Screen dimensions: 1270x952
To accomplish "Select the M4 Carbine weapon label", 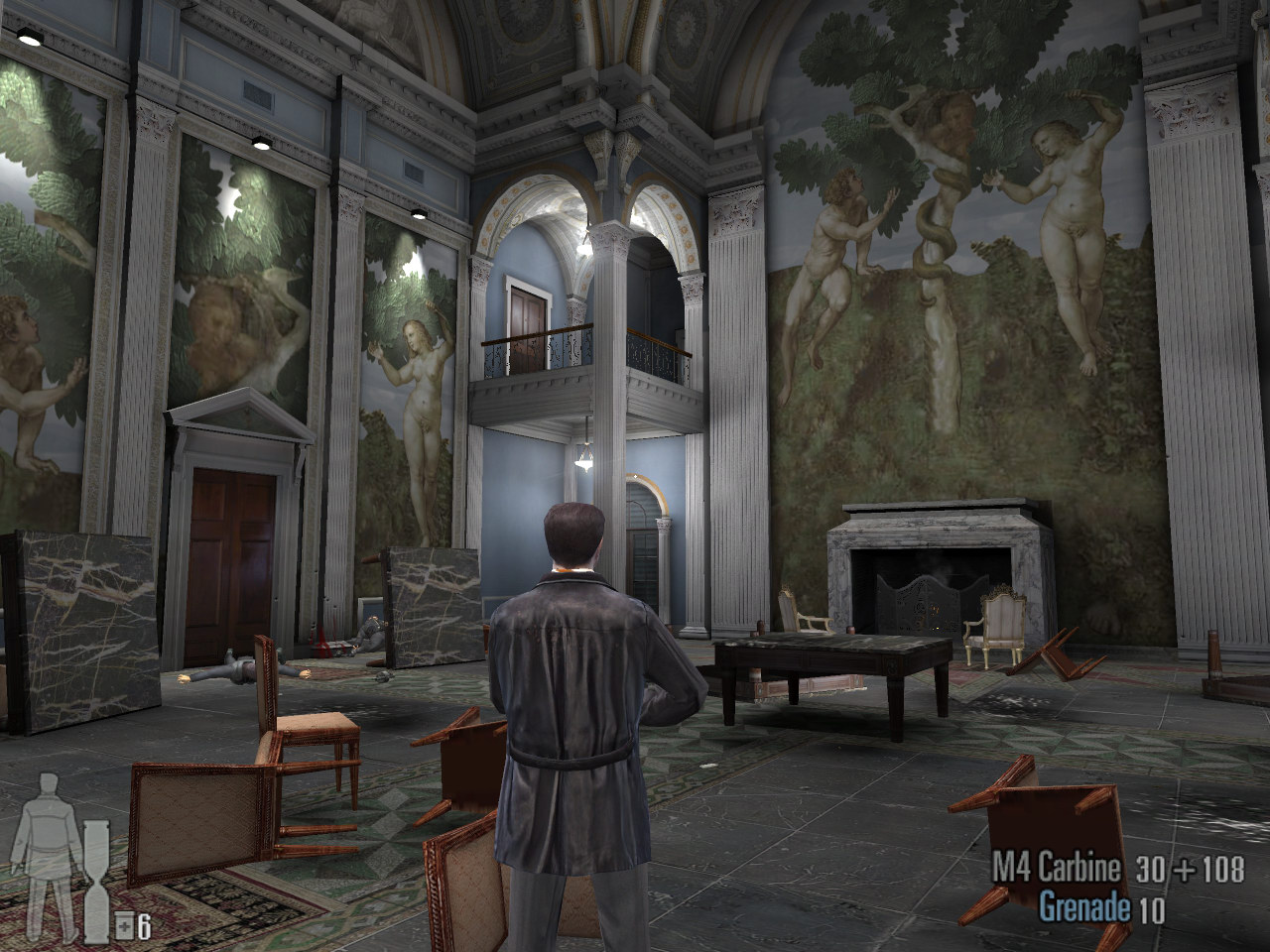I will tap(1058, 870).
